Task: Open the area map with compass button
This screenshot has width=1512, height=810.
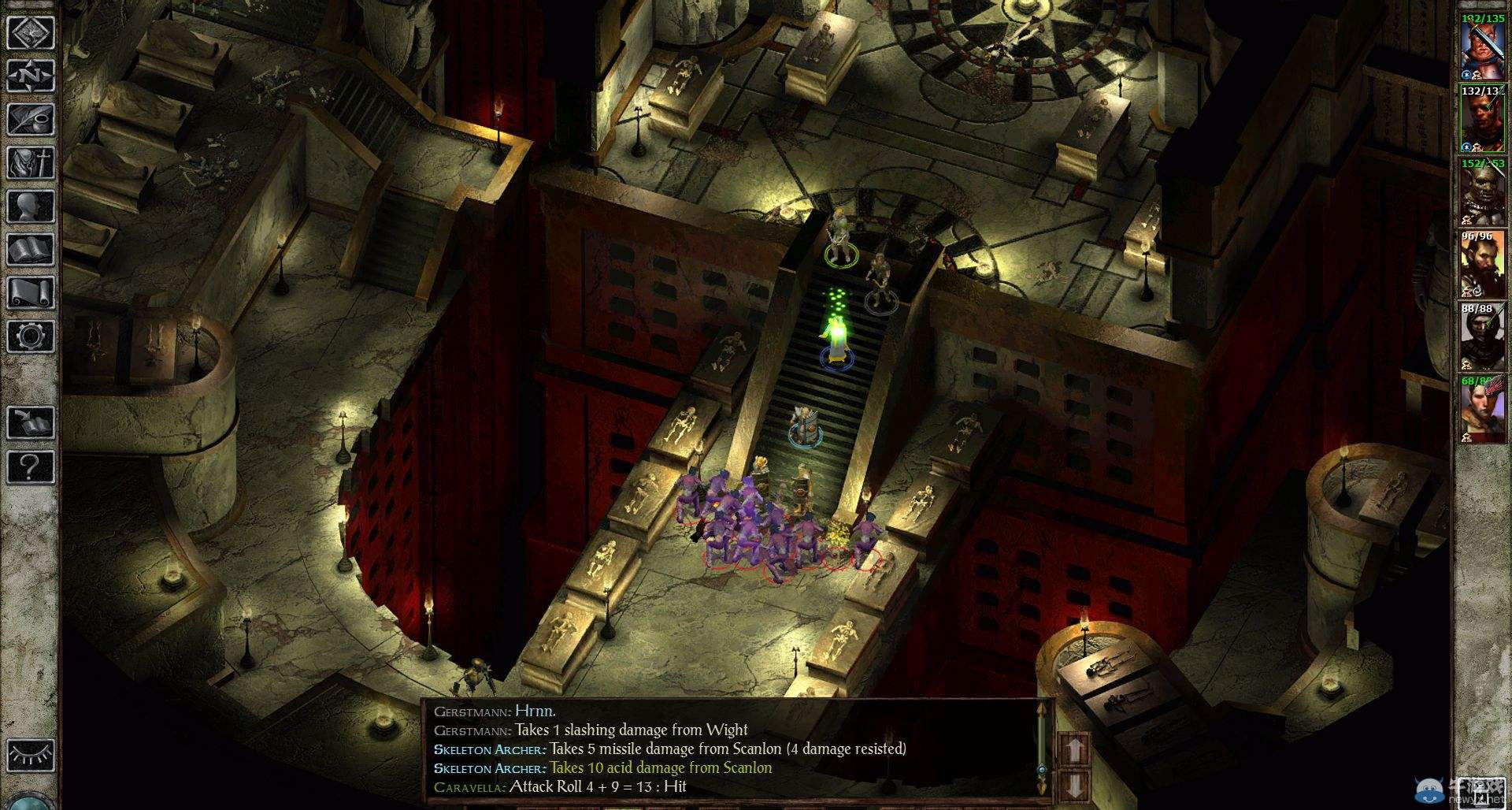Action: click(x=31, y=76)
